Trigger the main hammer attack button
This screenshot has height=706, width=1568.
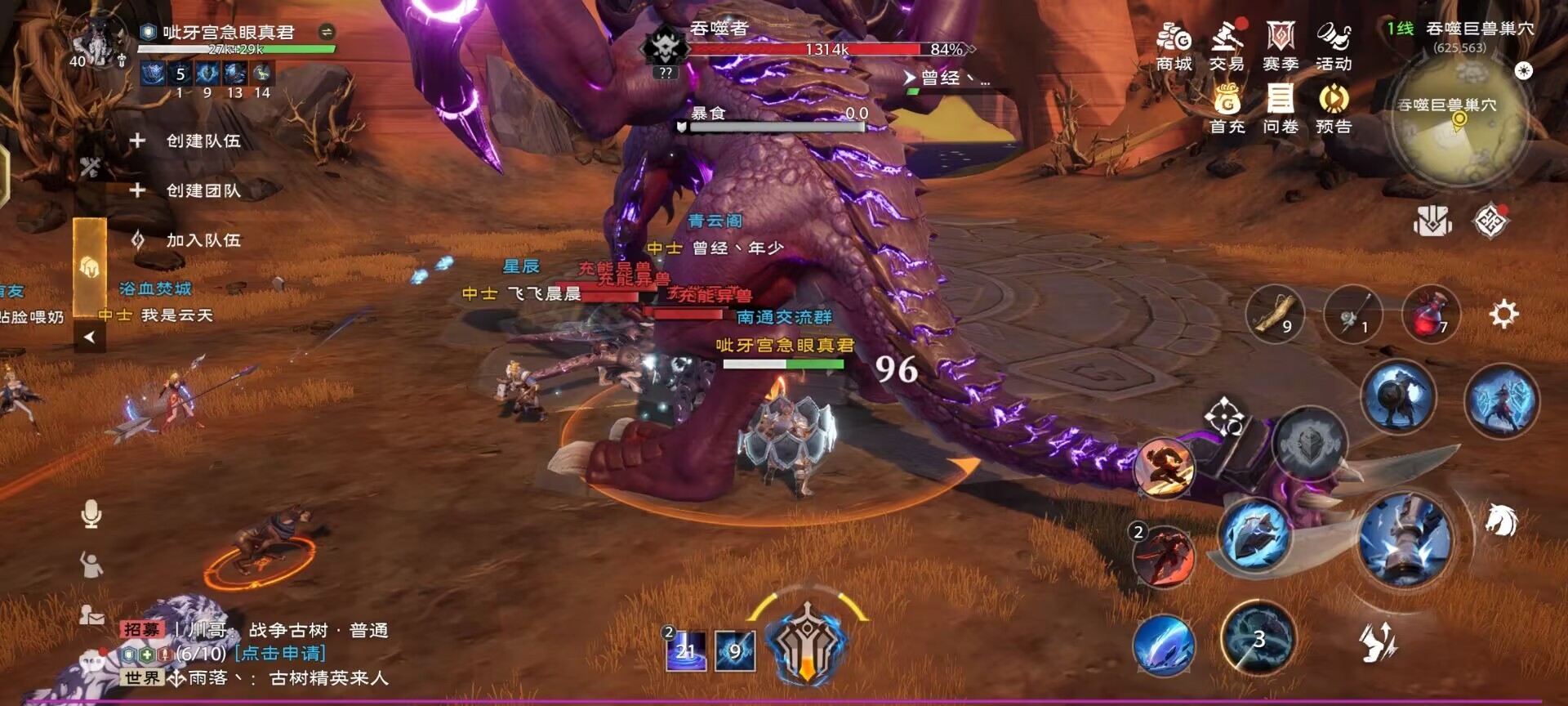(x=1405, y=538)
